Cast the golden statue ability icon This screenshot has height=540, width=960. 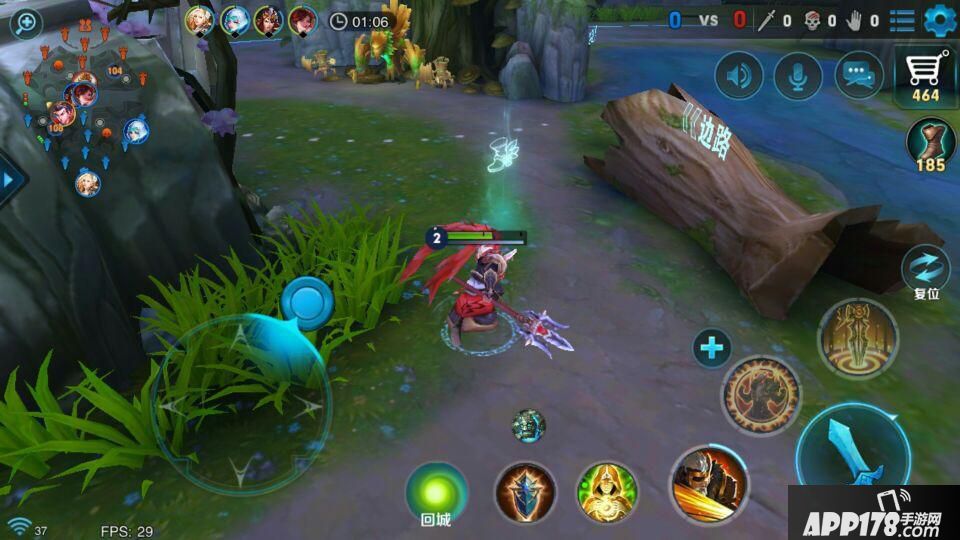[x=858, y=338]
